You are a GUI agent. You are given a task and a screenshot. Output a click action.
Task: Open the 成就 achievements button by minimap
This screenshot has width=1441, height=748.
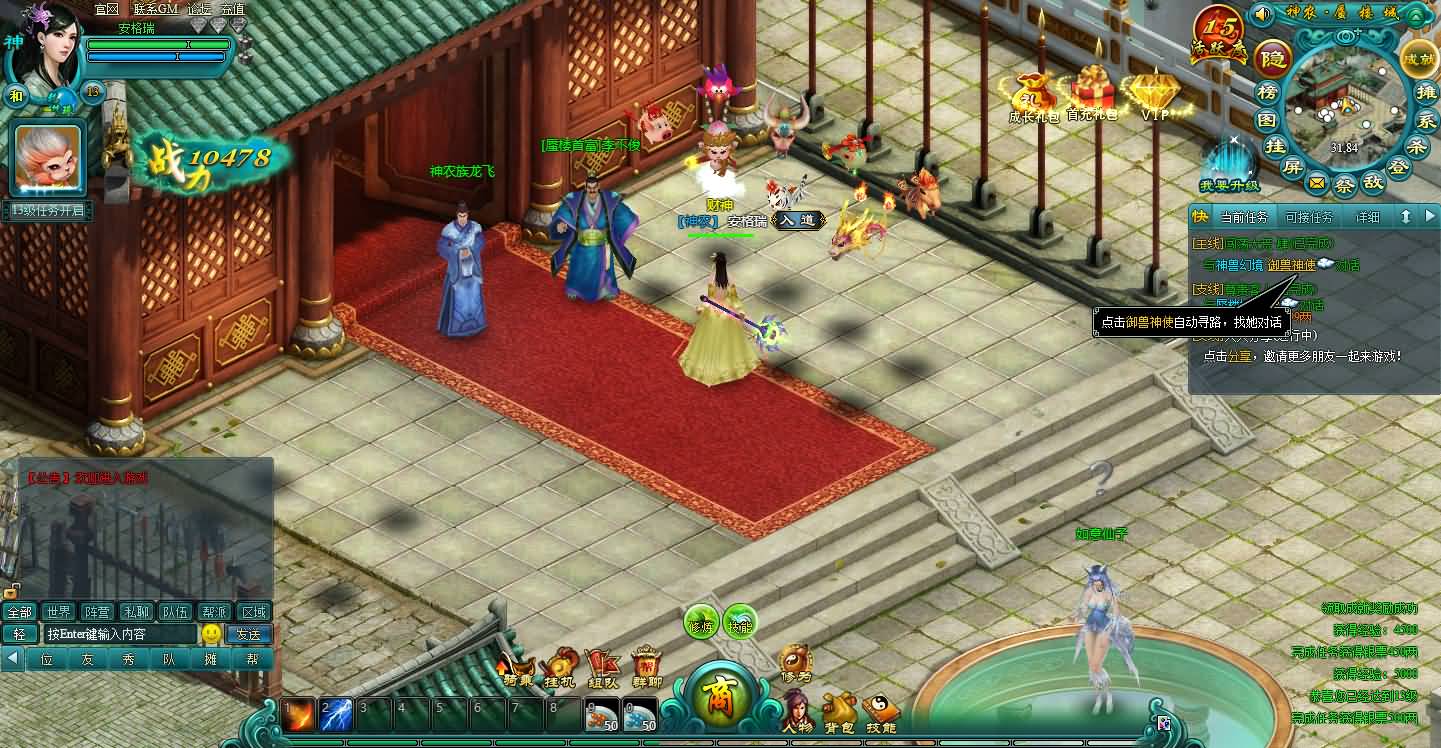point(1418,58)
